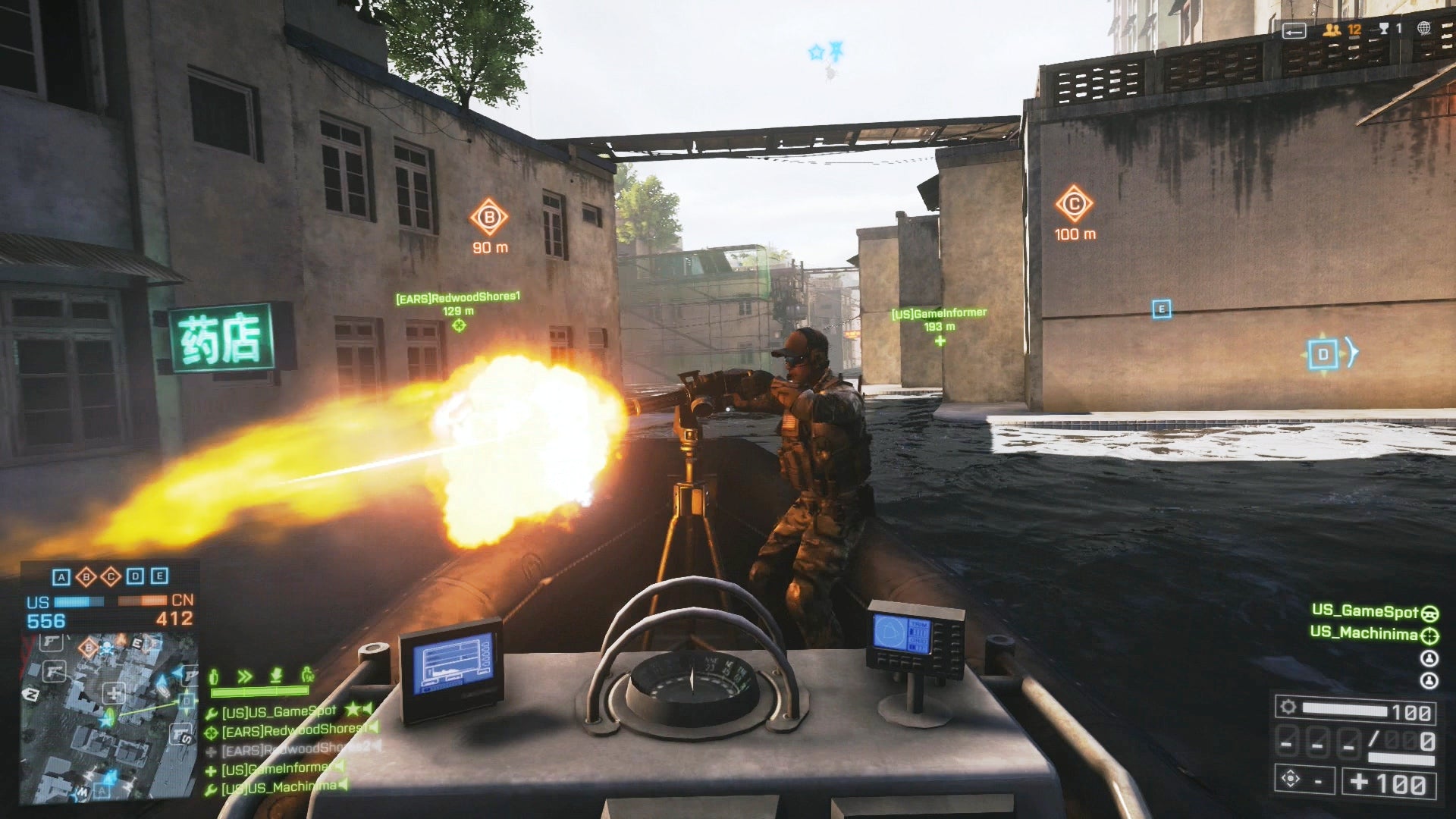Click the orange B objective marker showing 90 m
This screenshot has width=1456, height=819.
pyautogui.click(x=489, y=218)
